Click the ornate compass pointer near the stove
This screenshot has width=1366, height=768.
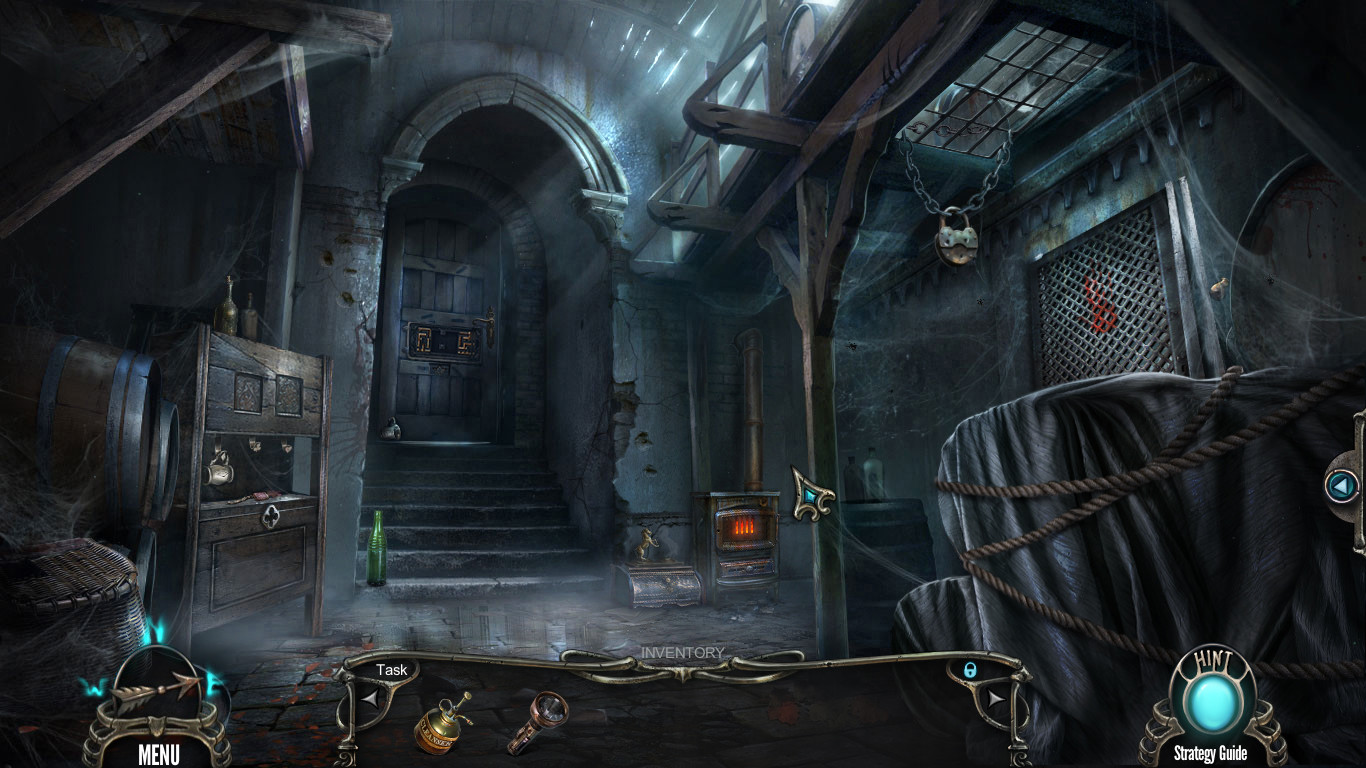coord(812,493)
